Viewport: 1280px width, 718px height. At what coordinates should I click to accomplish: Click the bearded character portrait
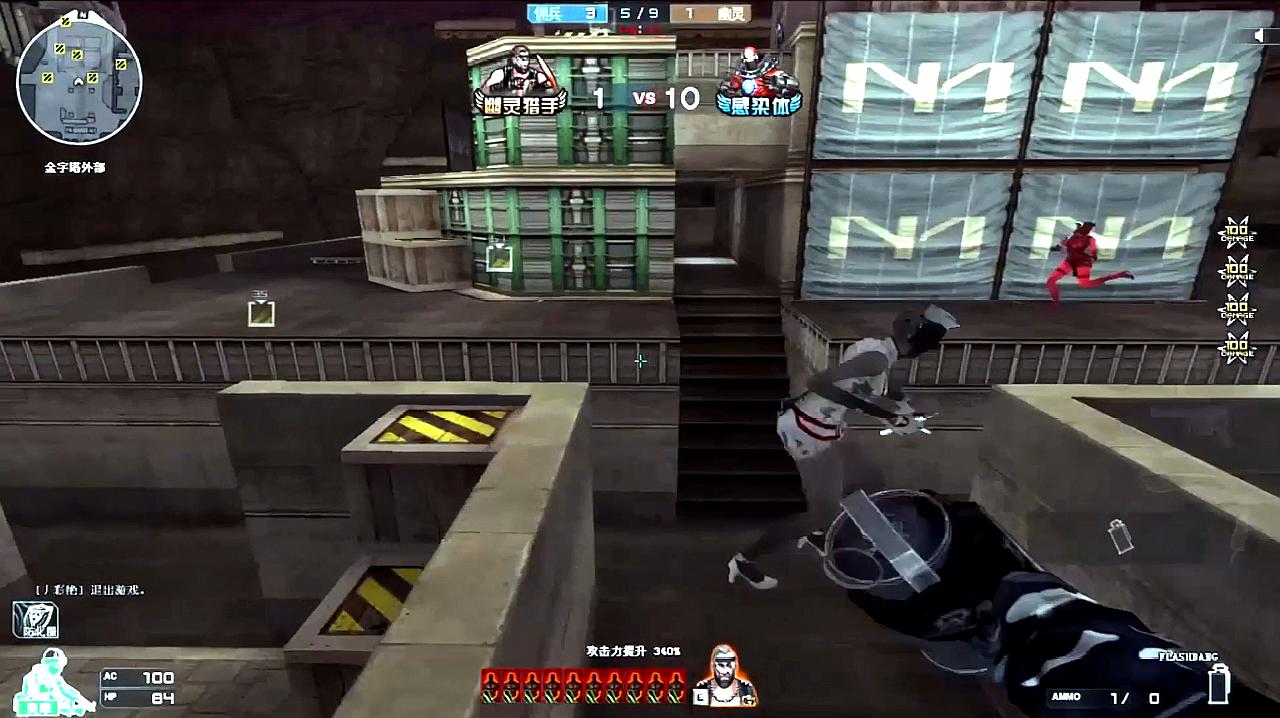[727, 675]
